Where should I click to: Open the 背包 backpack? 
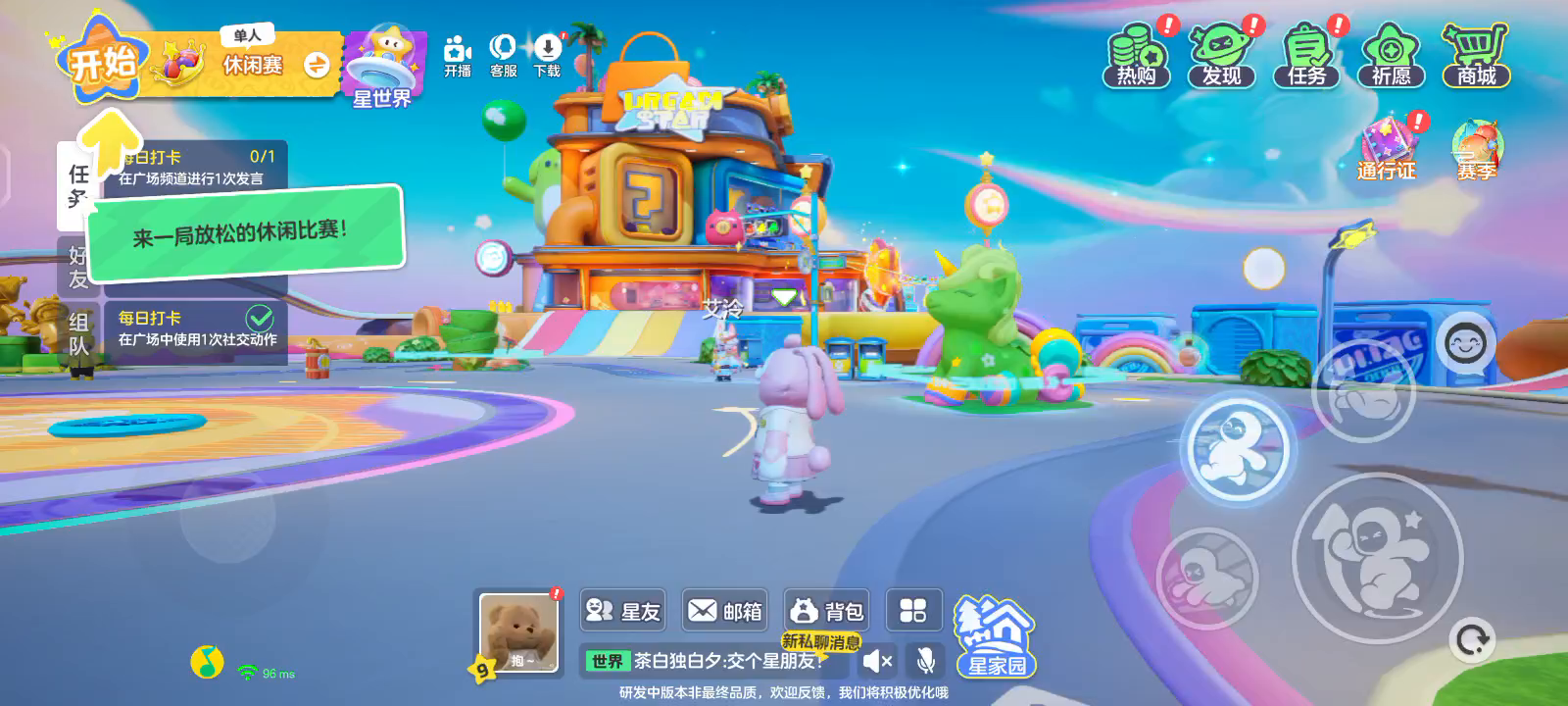point(827,611)
